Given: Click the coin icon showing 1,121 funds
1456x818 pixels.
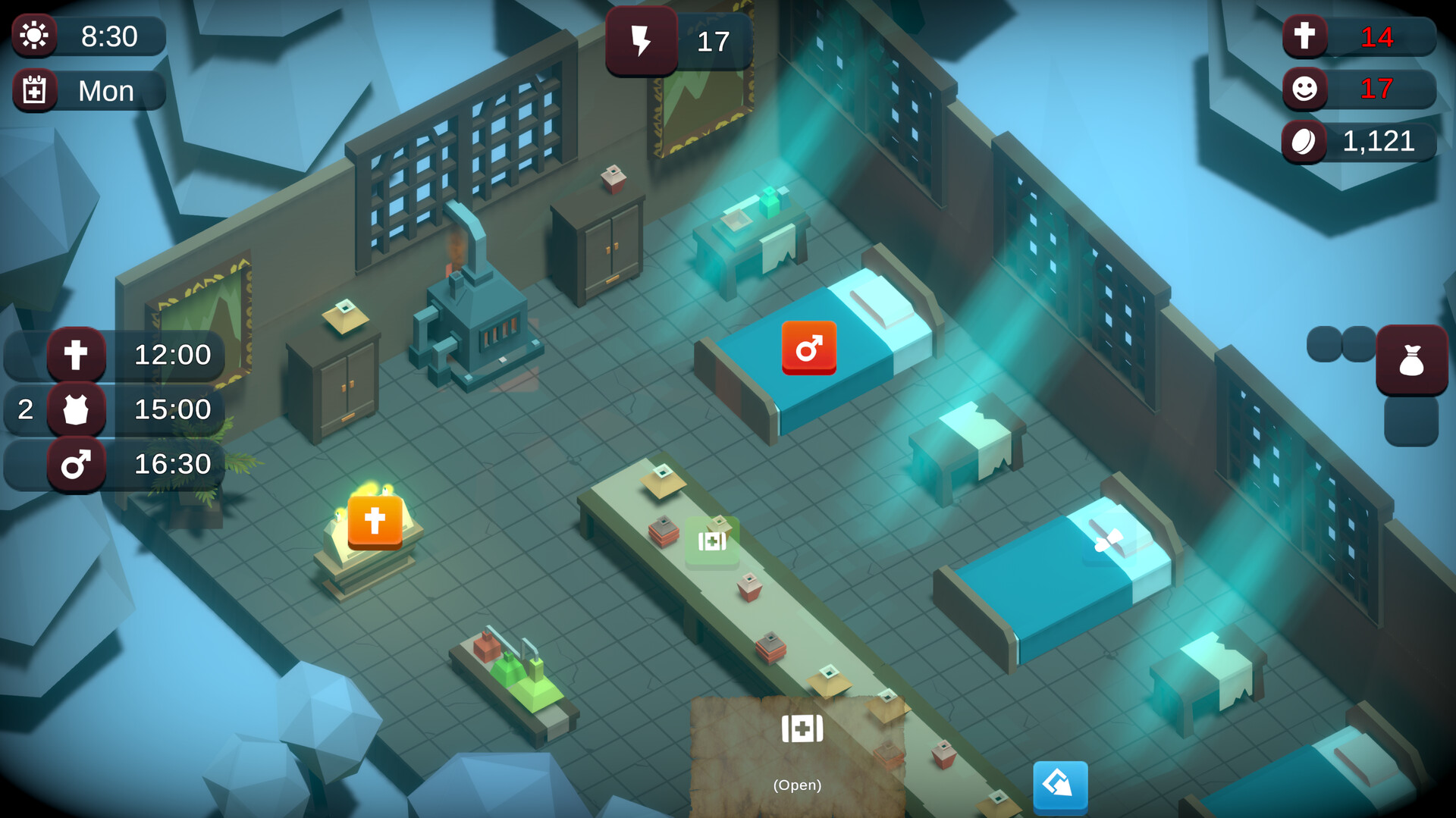Looking at the screenshot, I should (x=1304, y=140).
